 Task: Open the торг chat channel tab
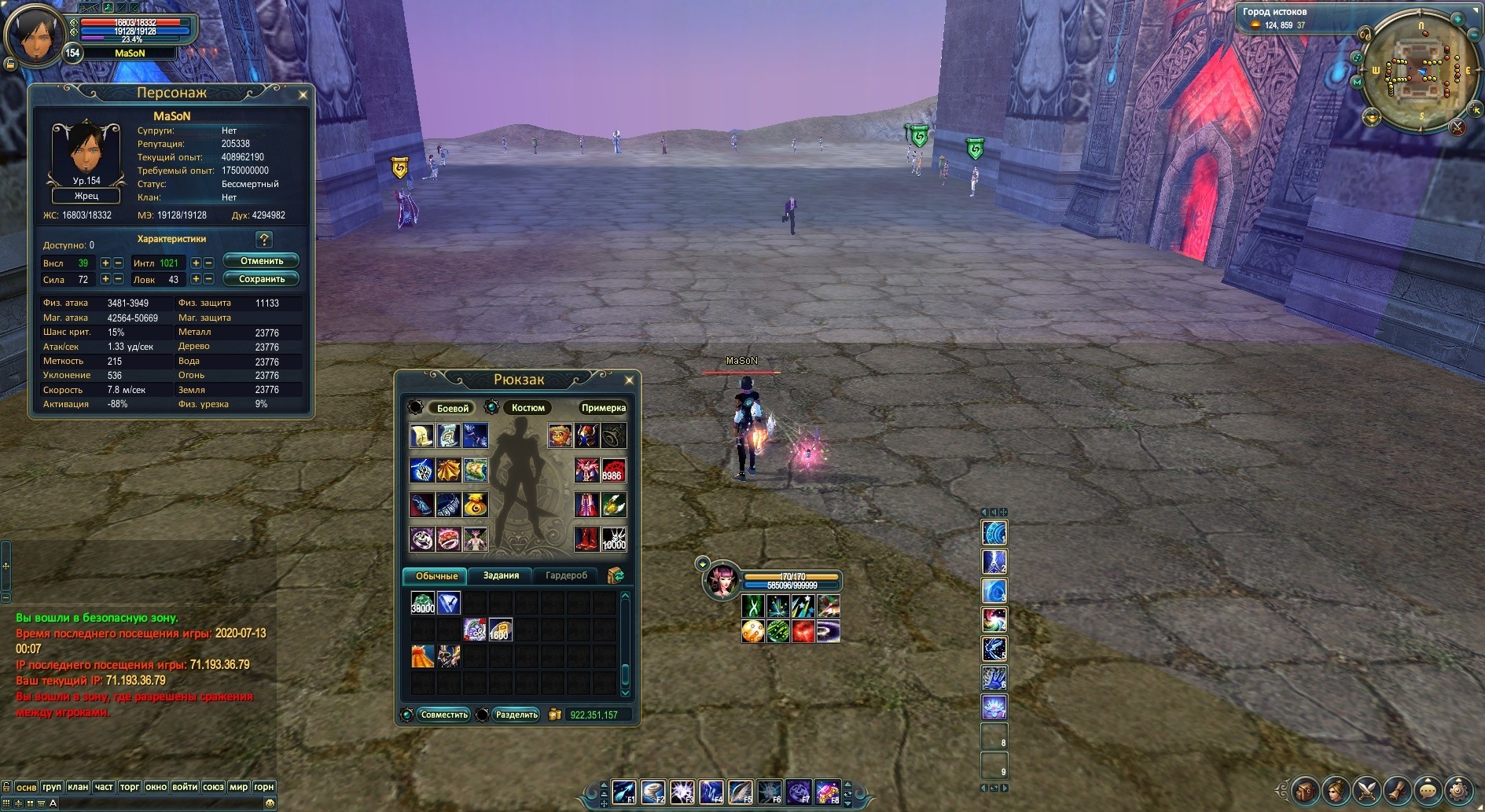130,787
